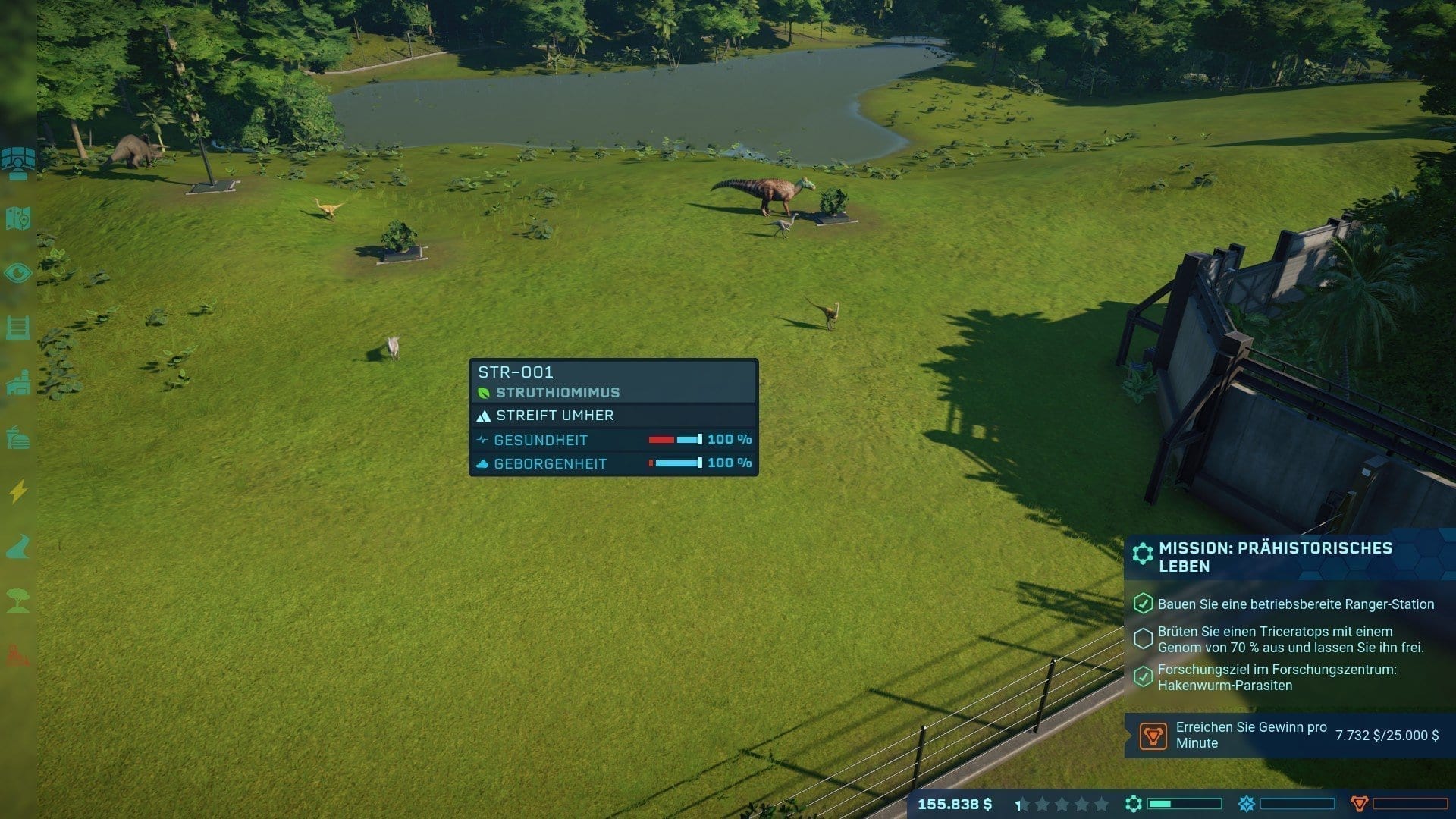Click the orange security division reputation icon
1456x819 pixels.
click(x=1360, y=804)
